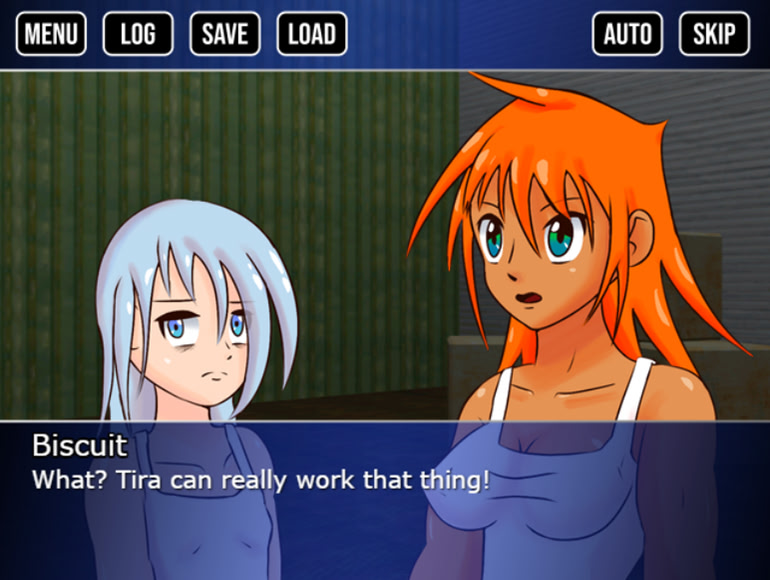Click the SAVE button
Image resolution: width=770 pixels, height=580 pixels.
pos(225,34)
